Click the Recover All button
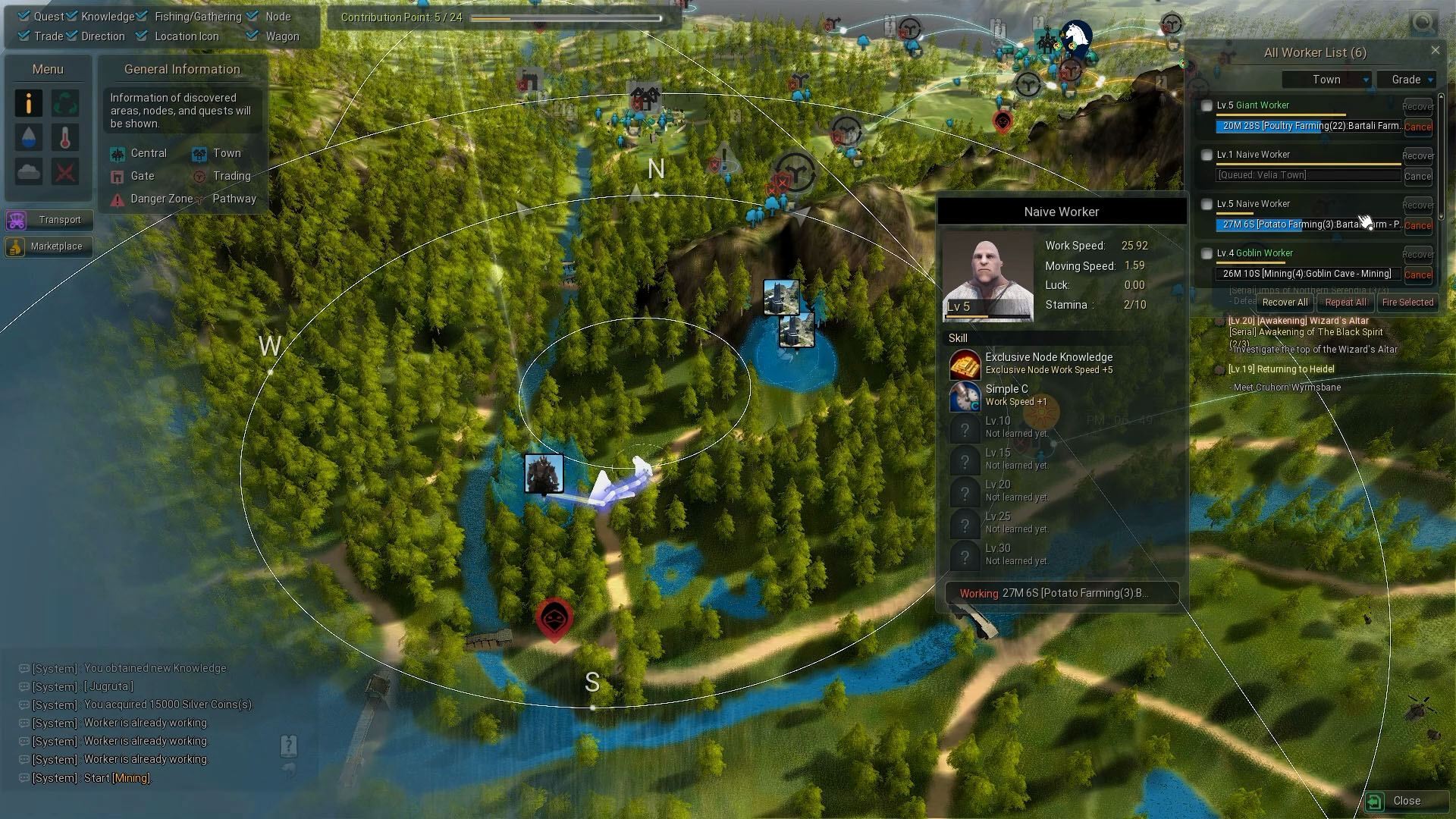The image size is (1456, 819). tap(1285, 302)
